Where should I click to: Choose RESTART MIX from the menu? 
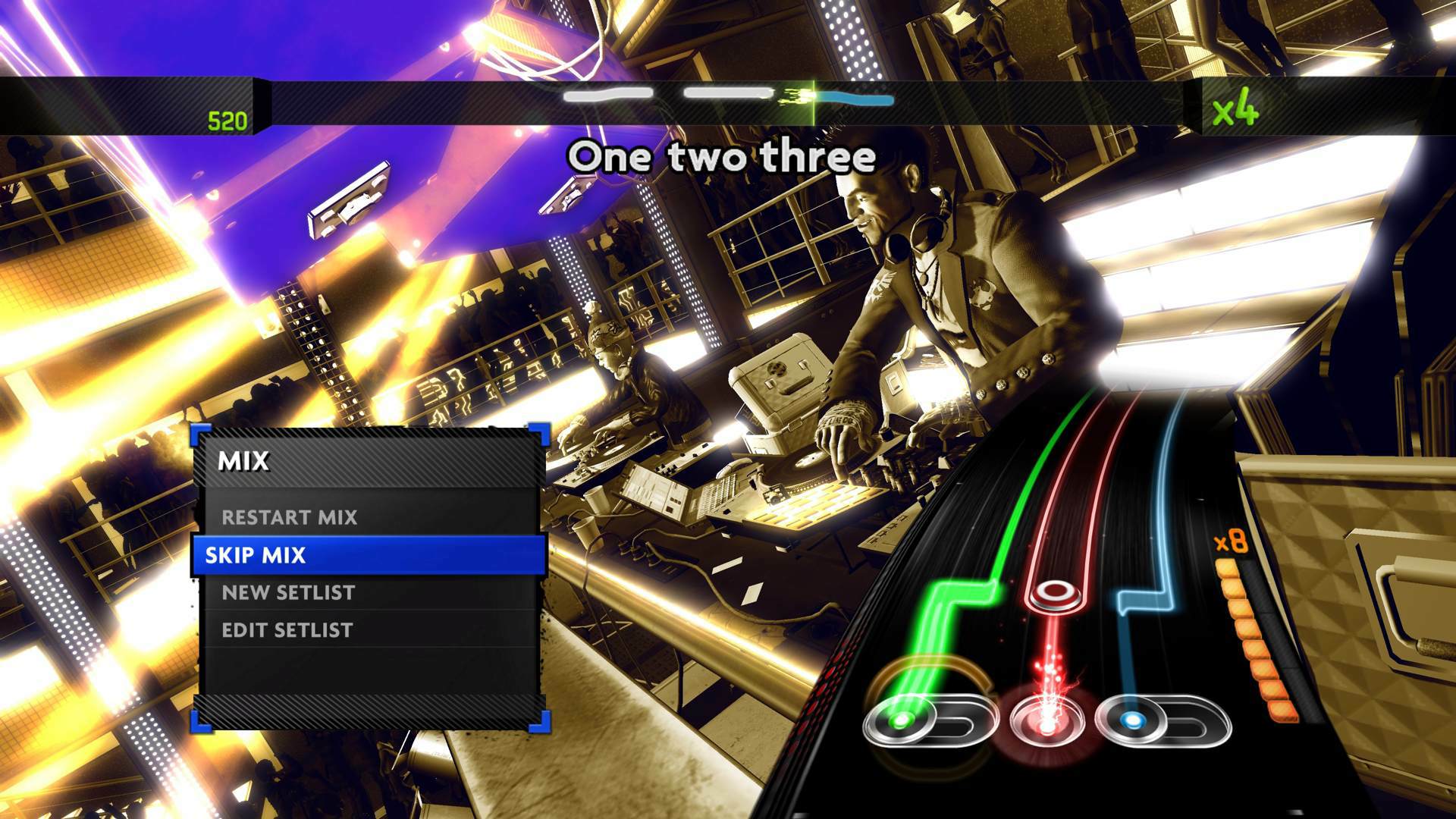(x=289, y=518)
